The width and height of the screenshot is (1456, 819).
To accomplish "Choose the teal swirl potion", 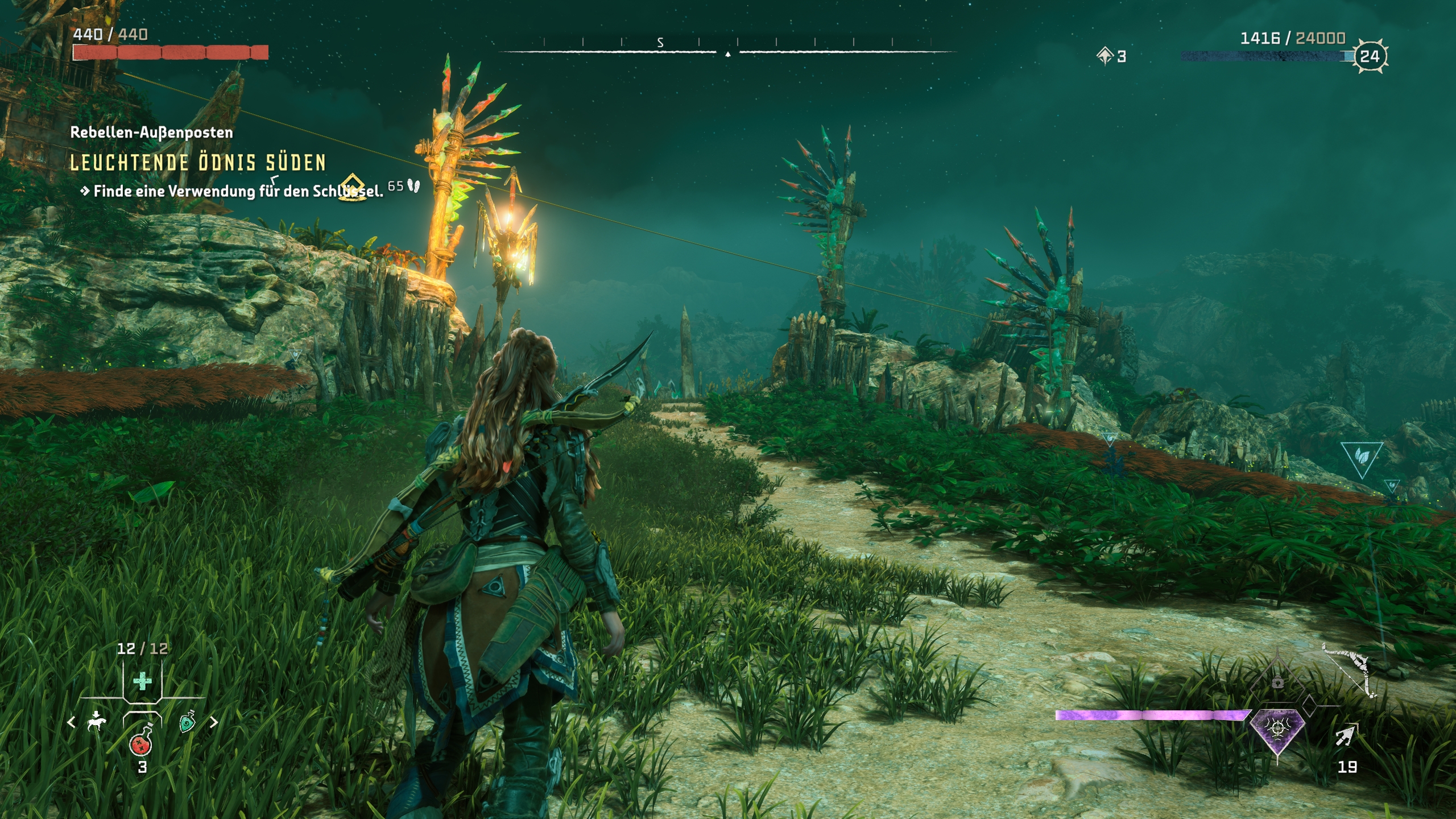I will (x=187, y=722).
